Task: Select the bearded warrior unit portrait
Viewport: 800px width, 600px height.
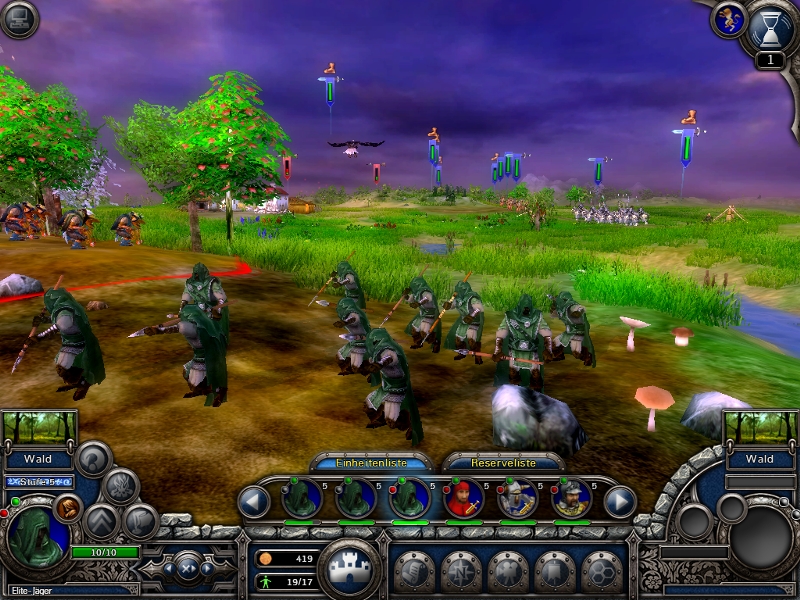Action: 571,498
